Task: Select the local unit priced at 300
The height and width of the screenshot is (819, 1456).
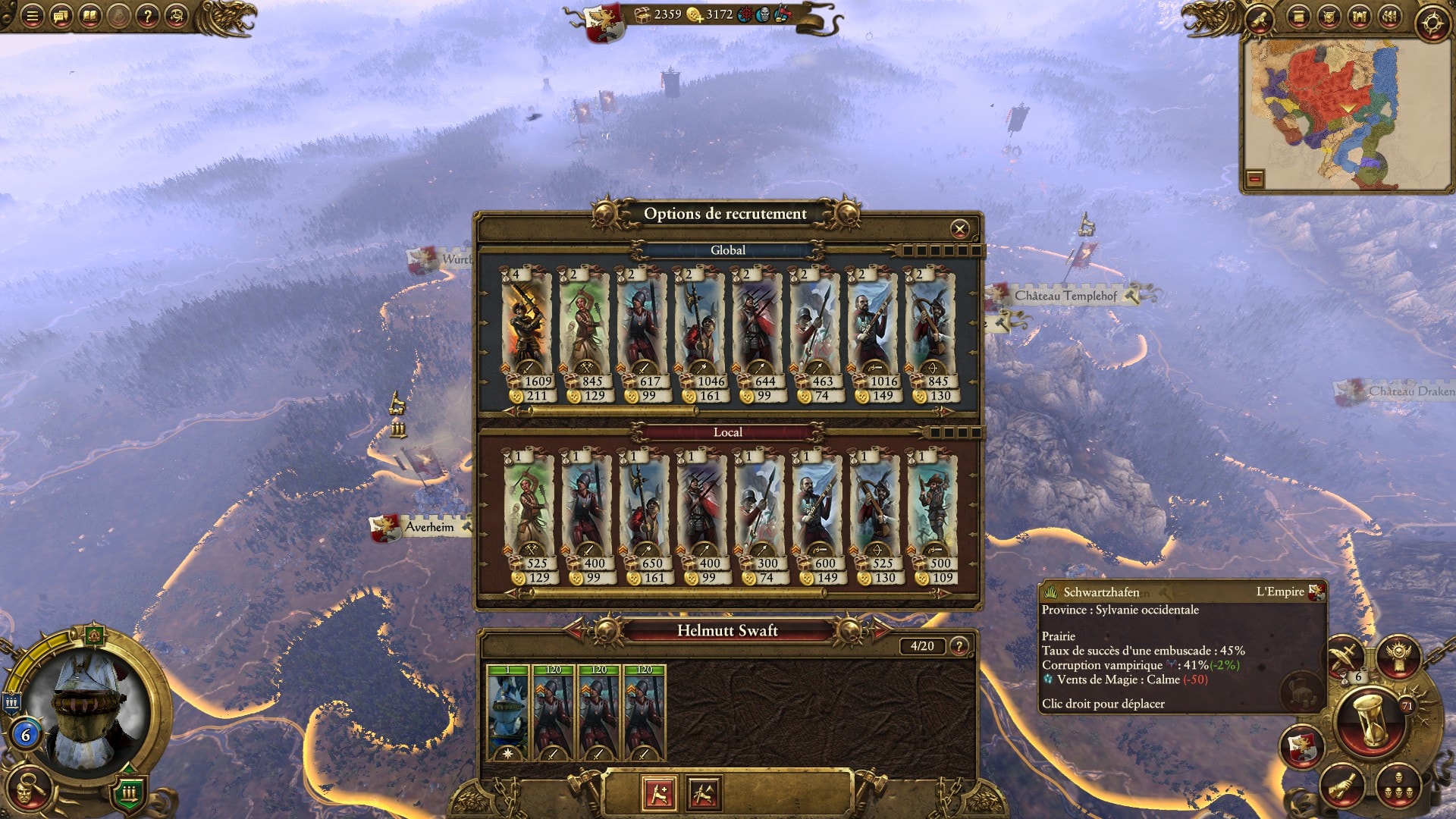Action: (758, 508)
